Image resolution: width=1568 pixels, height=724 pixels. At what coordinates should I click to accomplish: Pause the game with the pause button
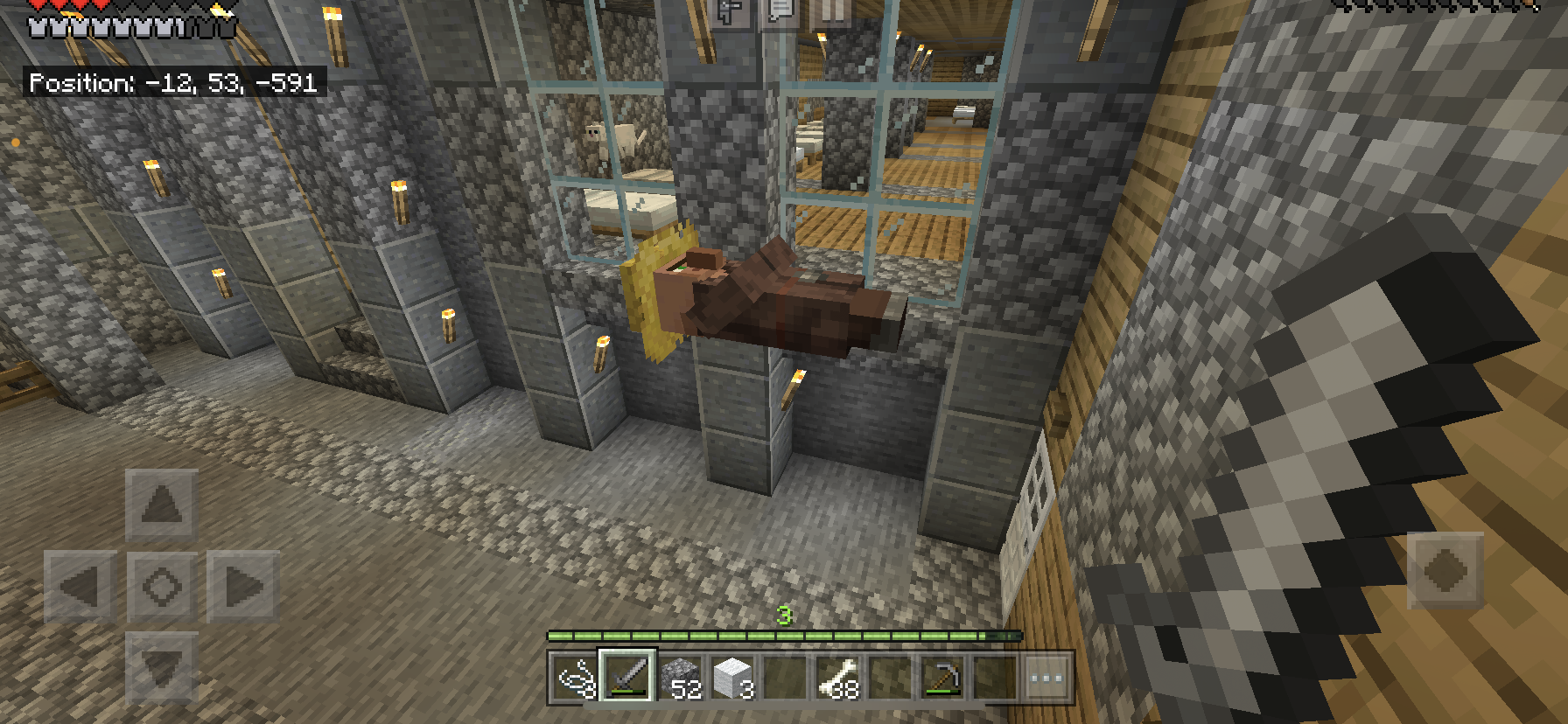point(830,10)
